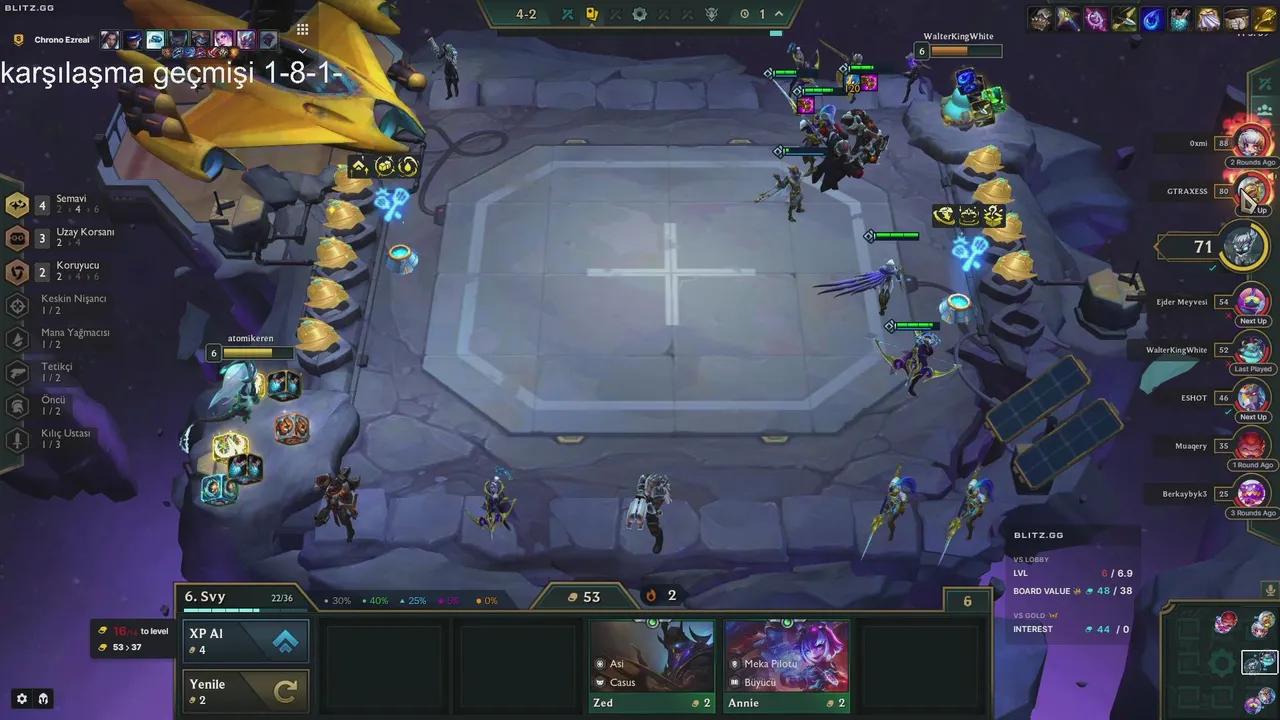Image resolution: width=1280 pixels, height=720 pixels.
Task: Click the crest icon in the top scouting bar
Action: click(x=712, y=14)
